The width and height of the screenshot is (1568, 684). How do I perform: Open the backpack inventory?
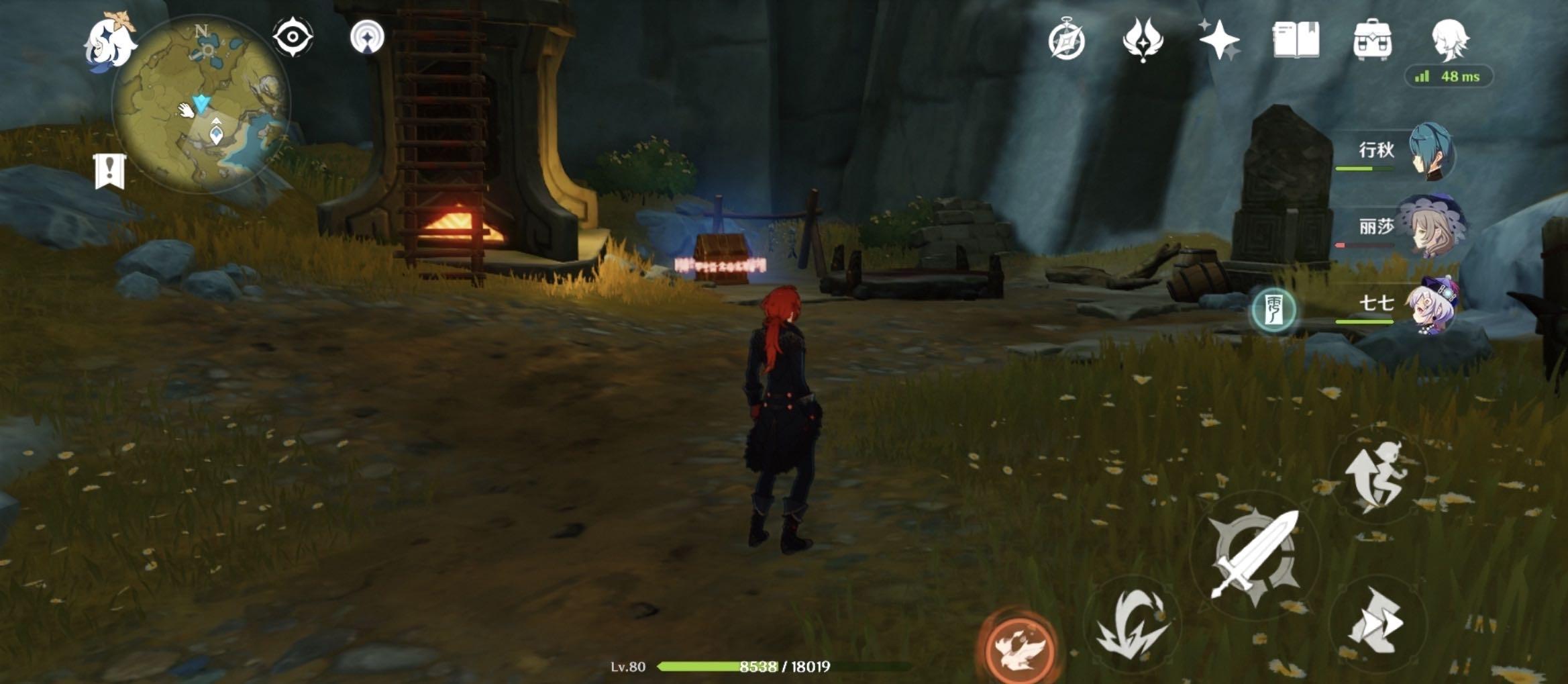coord(1372,40)
